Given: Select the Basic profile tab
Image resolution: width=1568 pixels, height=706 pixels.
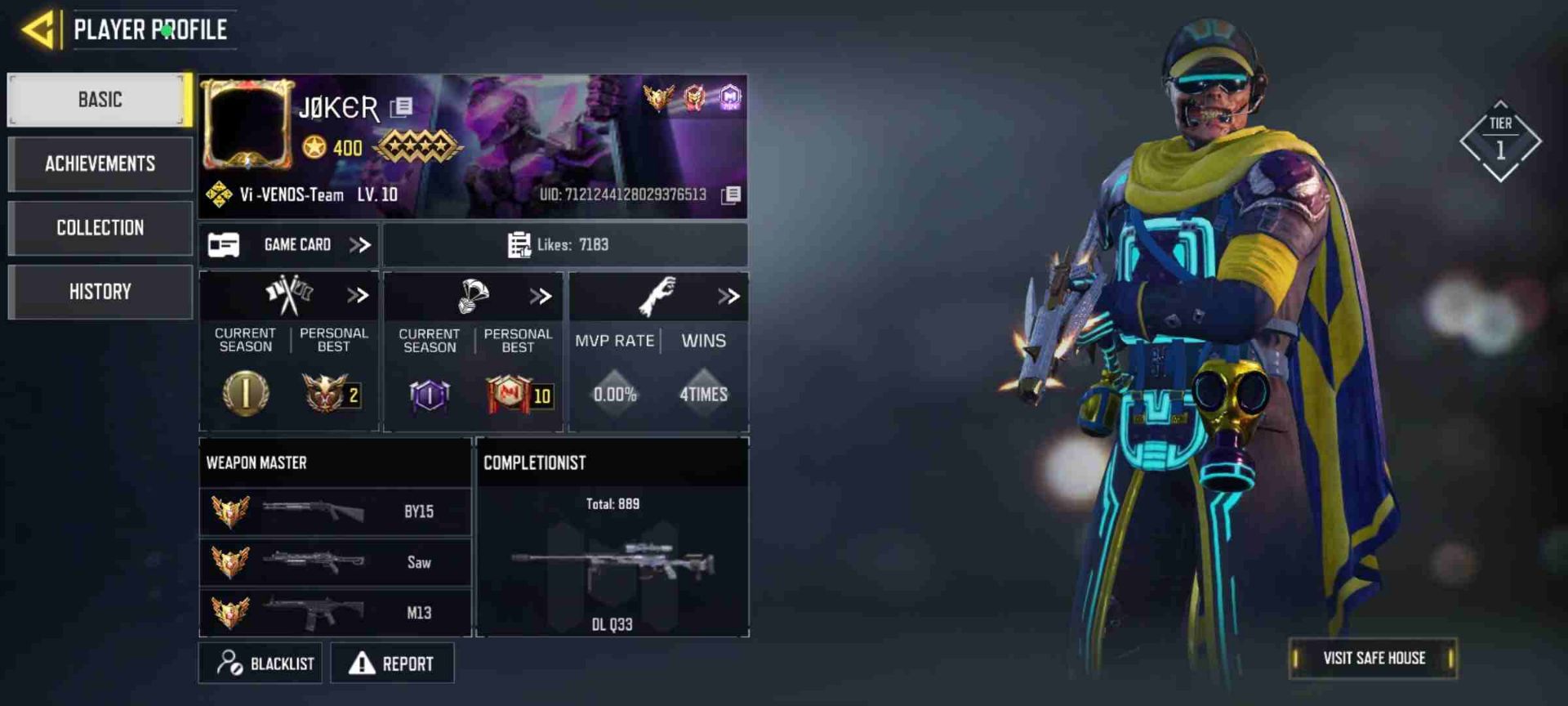Looking at the screenshot, I should coord(100,100).
